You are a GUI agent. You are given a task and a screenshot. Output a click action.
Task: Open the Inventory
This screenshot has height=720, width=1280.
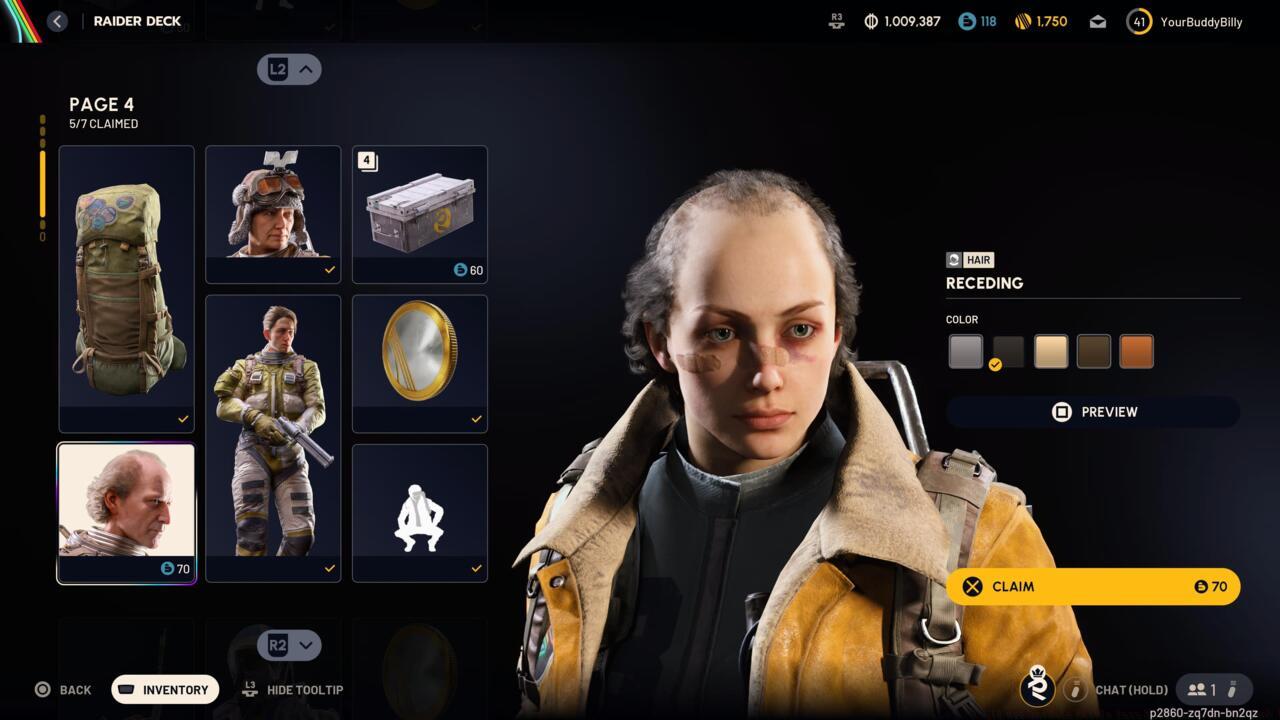tap(165, 690)
